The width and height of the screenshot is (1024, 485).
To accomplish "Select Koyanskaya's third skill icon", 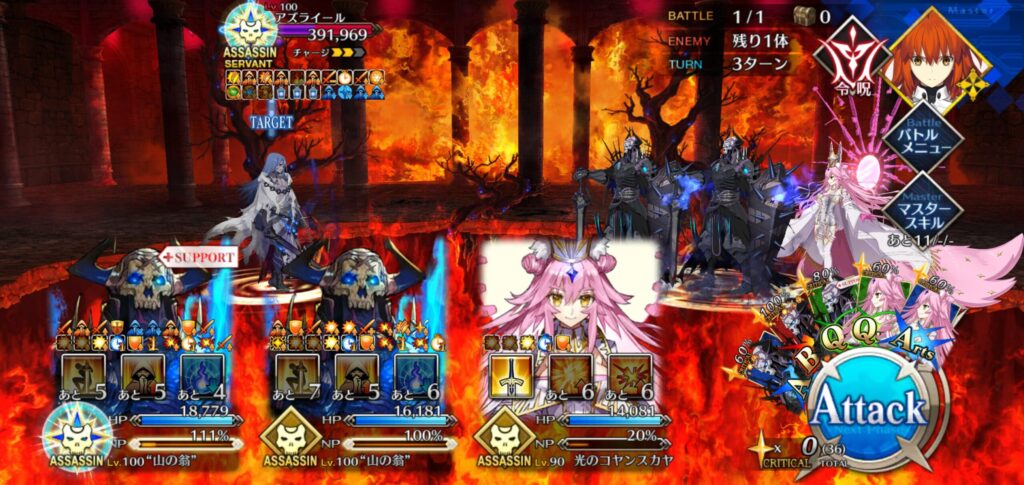I will coord(631,377).
